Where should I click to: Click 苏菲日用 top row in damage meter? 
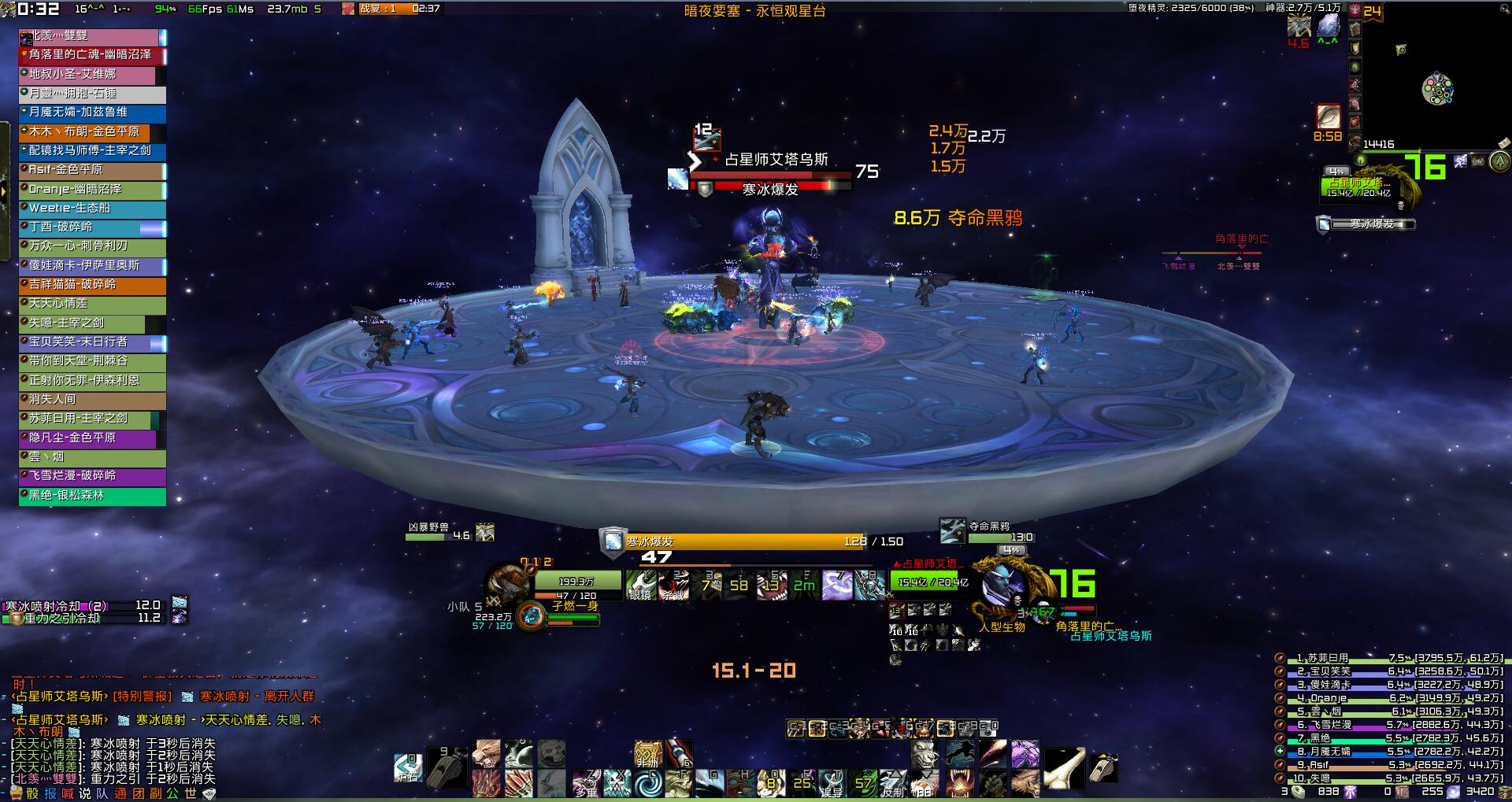pos(1390,658)
